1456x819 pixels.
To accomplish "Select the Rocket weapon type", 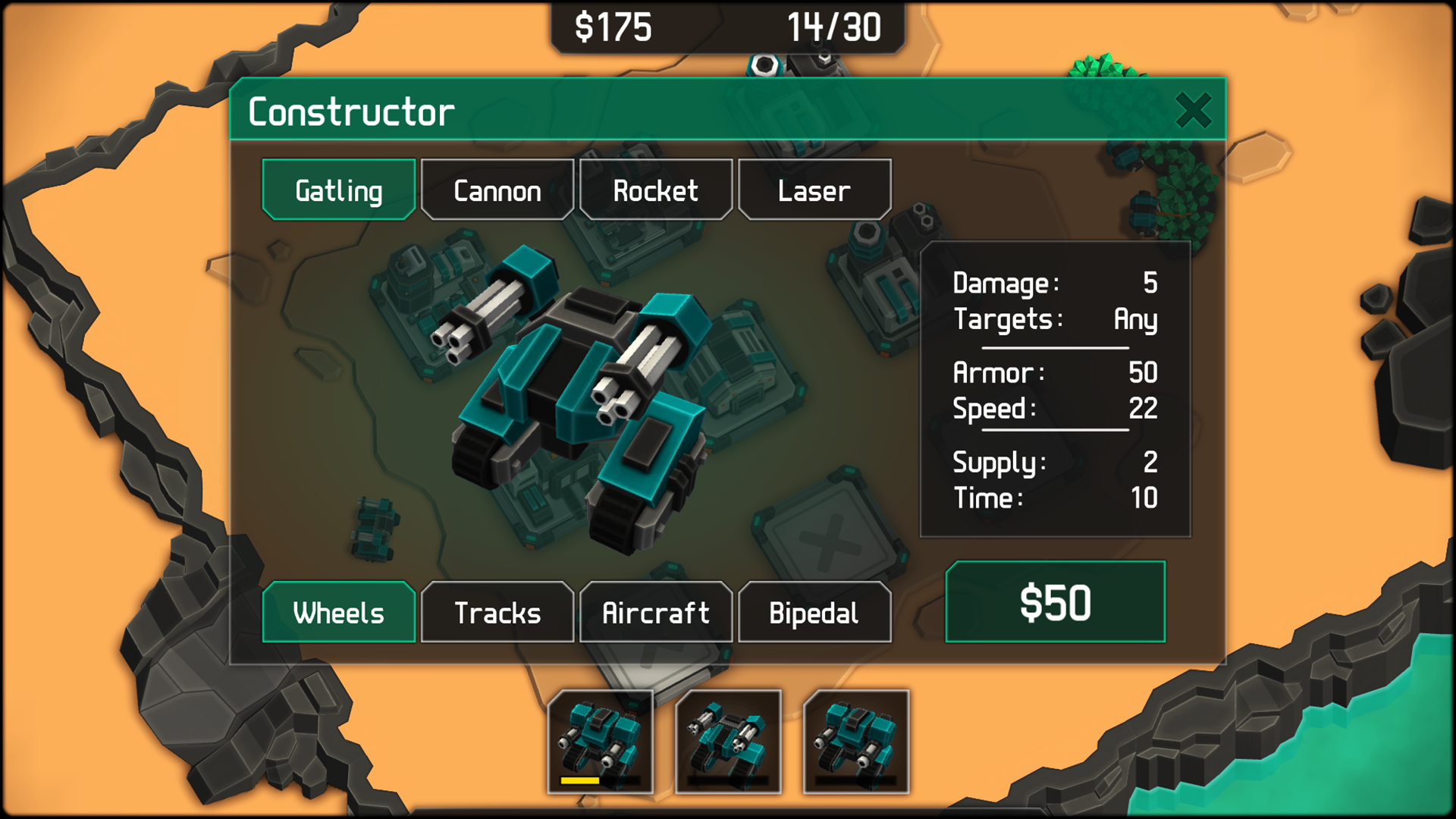I will 656,190.
